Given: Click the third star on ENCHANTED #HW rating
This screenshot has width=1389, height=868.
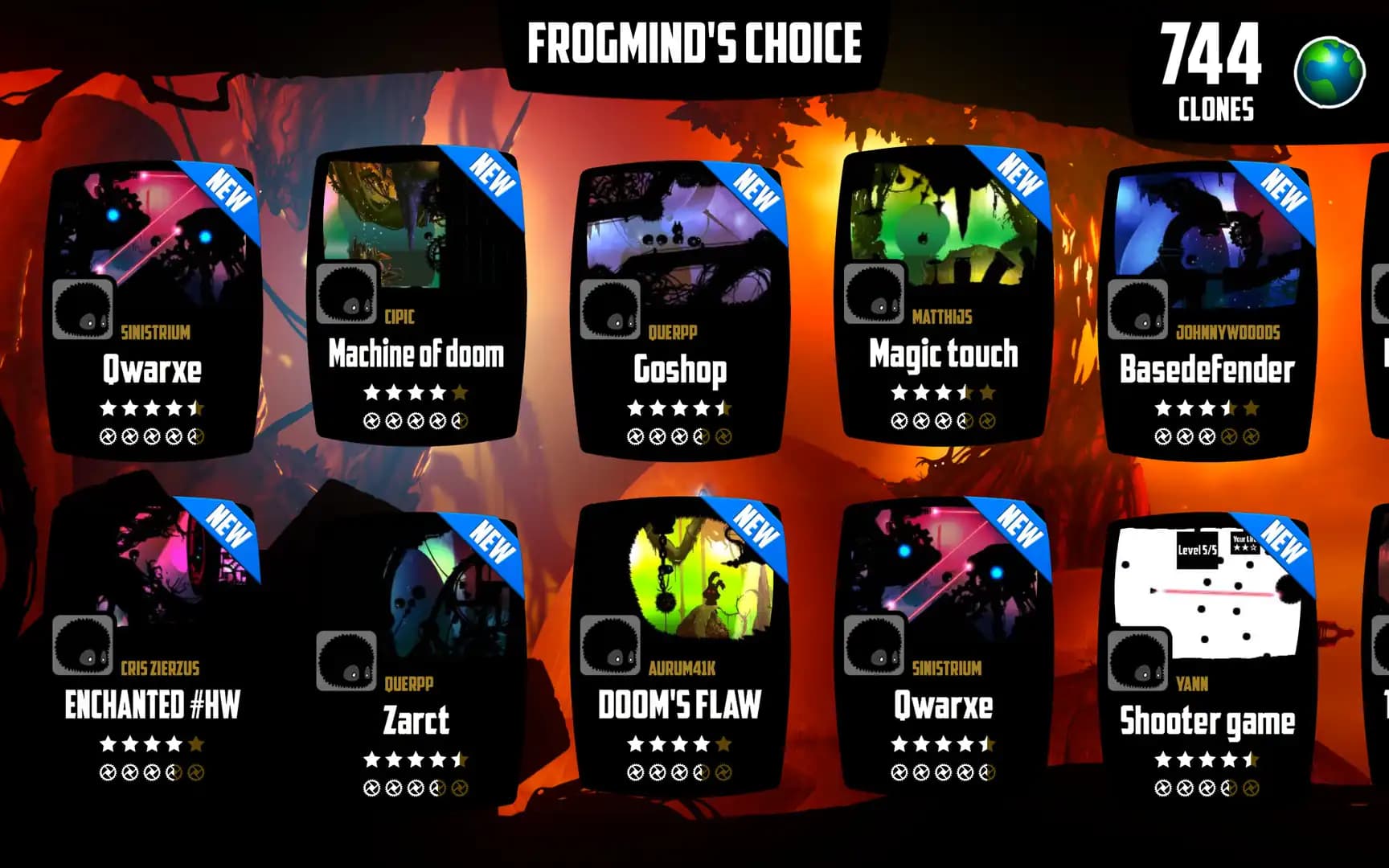Looking at the screenshot, I should [x=150, y=745].
